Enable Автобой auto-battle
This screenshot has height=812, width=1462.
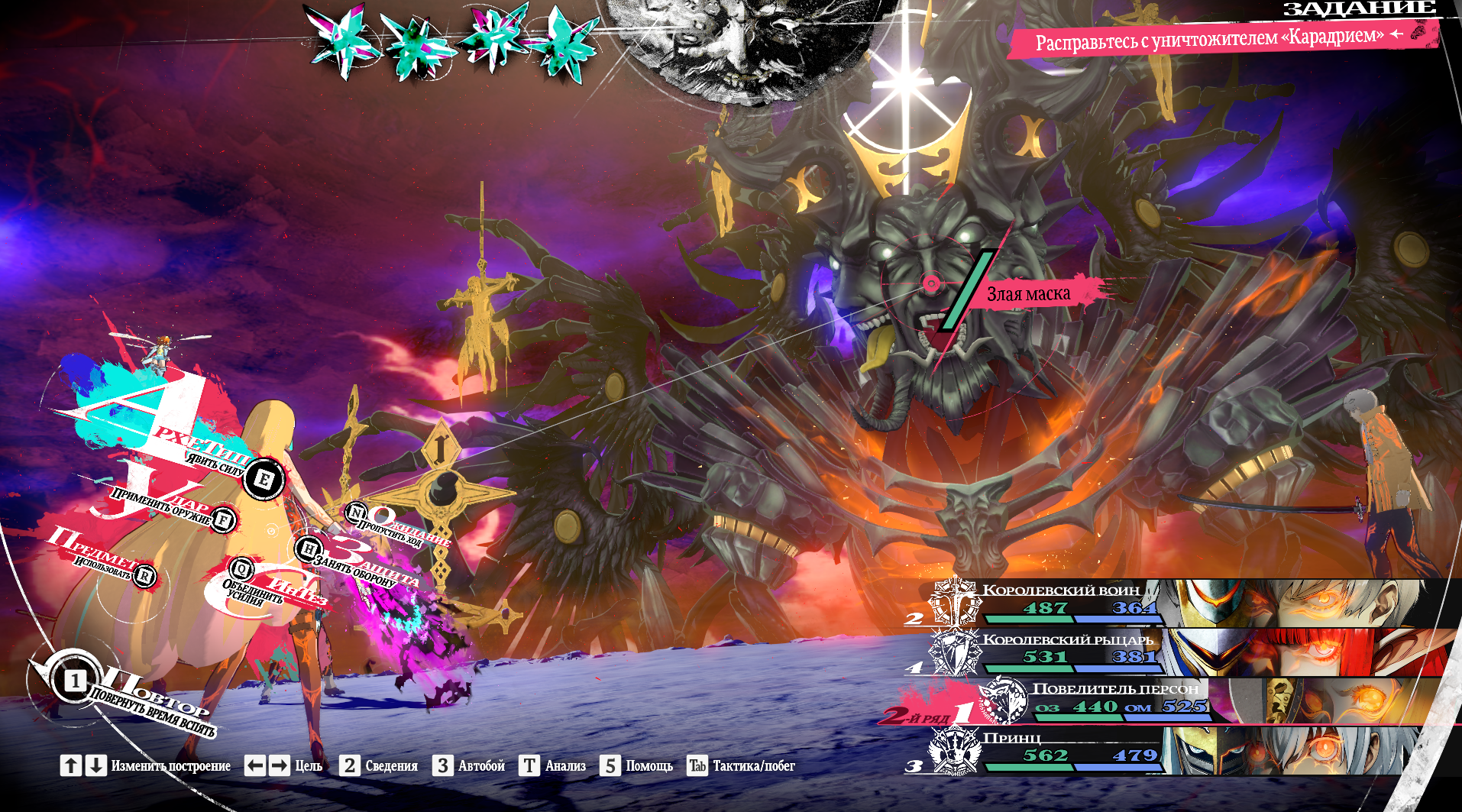[x=469, y=765]
